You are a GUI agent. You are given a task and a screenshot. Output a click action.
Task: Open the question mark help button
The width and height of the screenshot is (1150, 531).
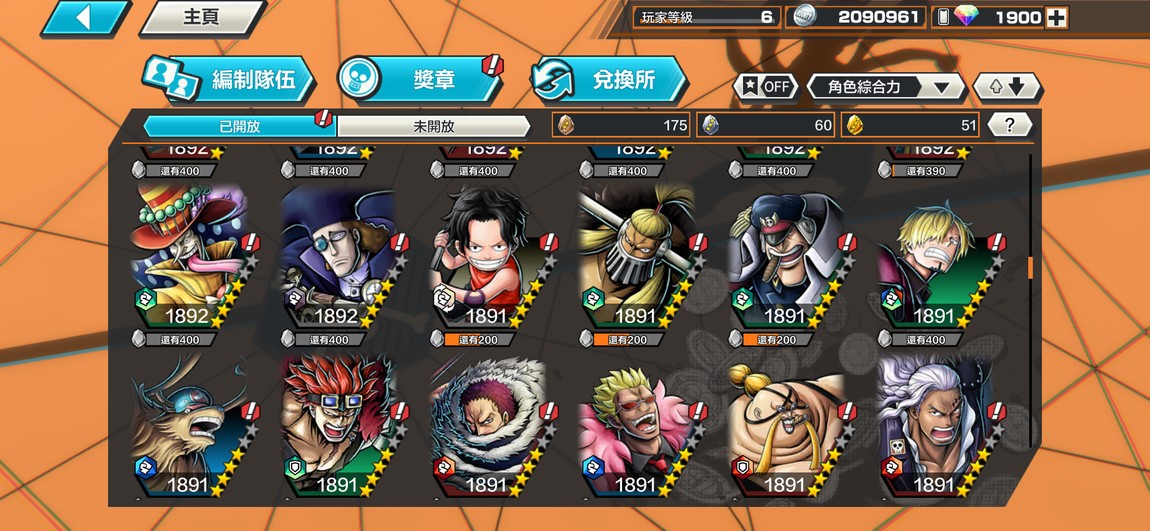point(1010,125)
